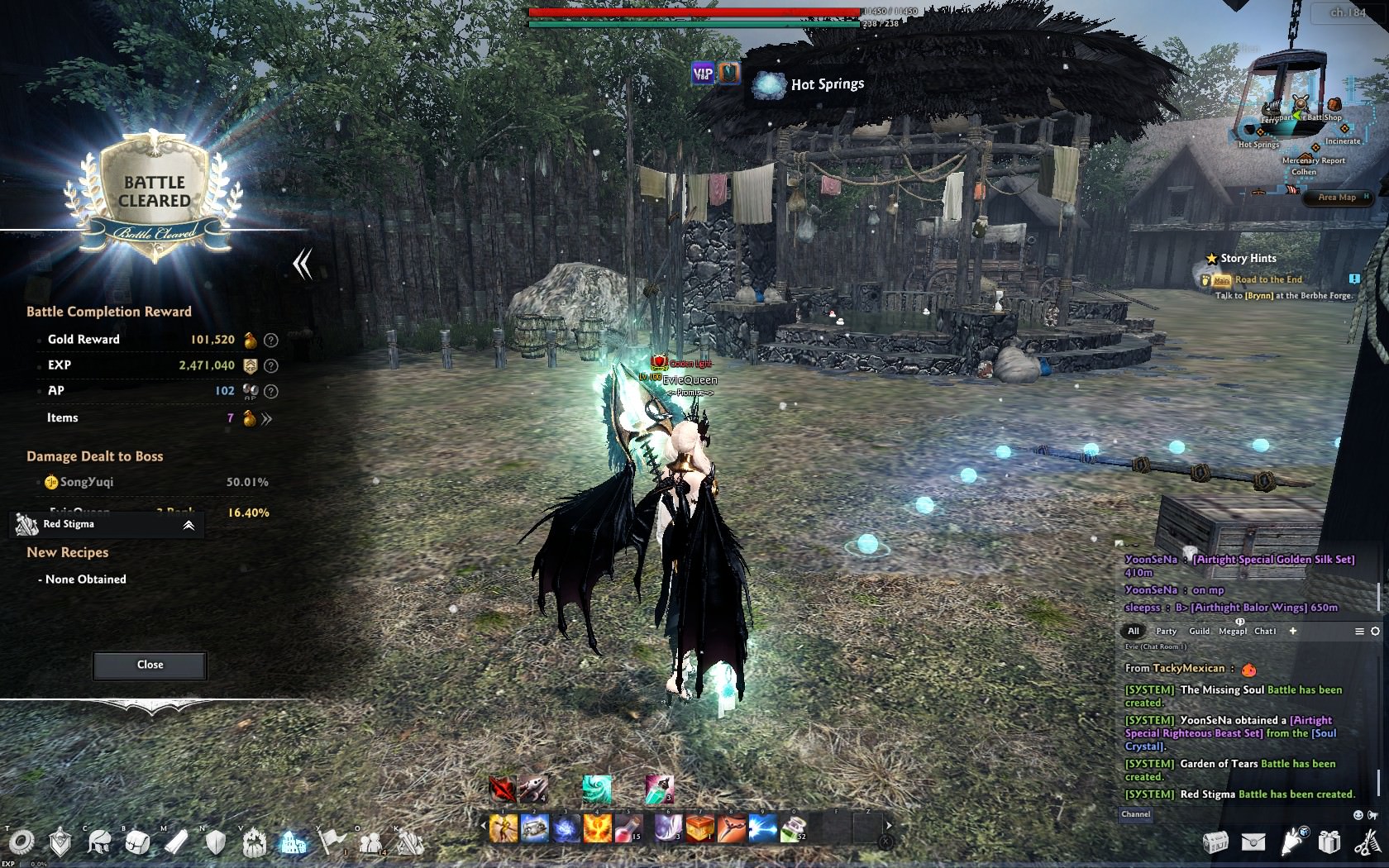This screenshot has width=1389, height=868.
Task: Switch to the Party chat tab
Action: tap(1167, 631)
